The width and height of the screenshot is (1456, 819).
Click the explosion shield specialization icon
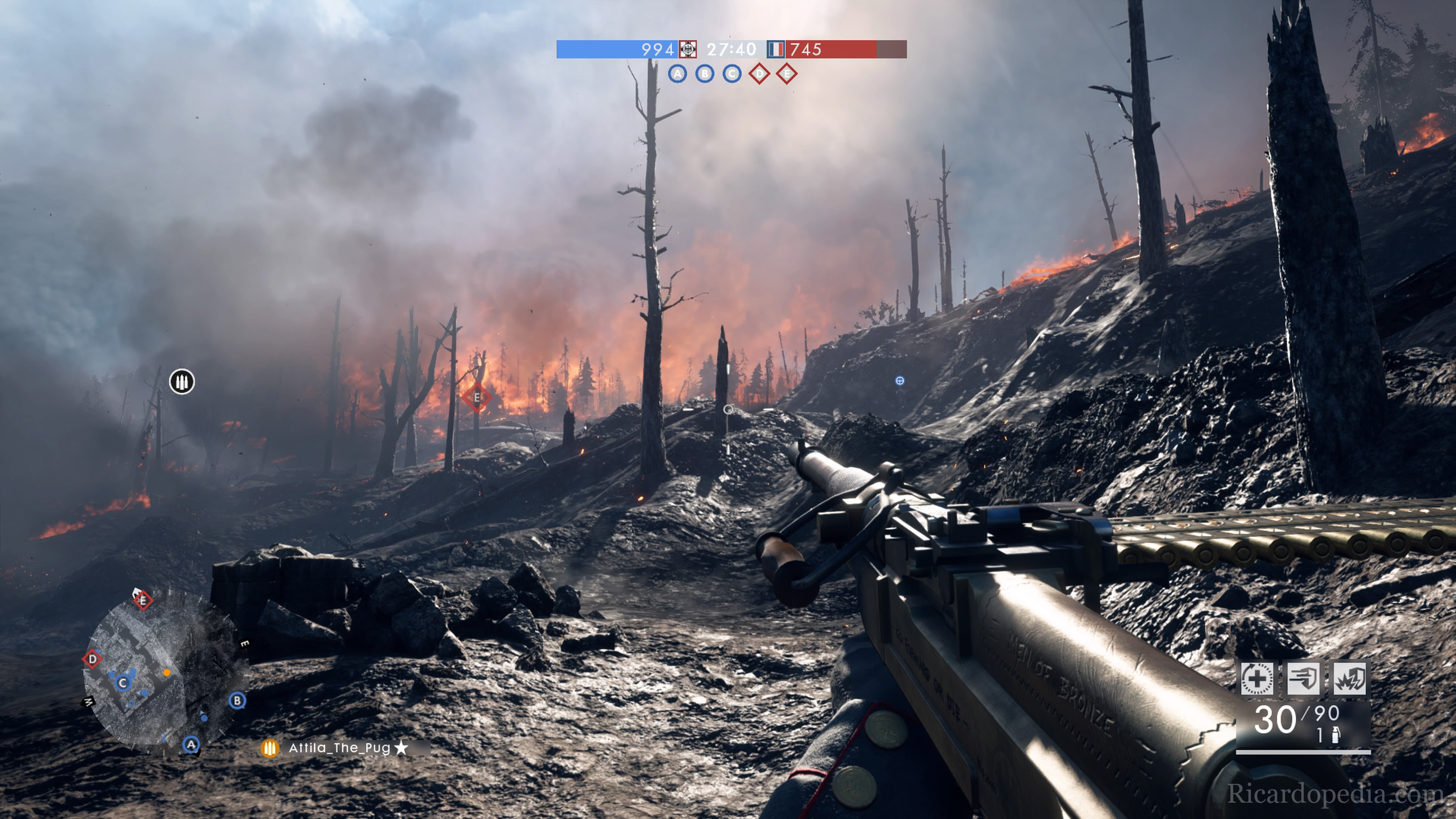(1350, 678)
